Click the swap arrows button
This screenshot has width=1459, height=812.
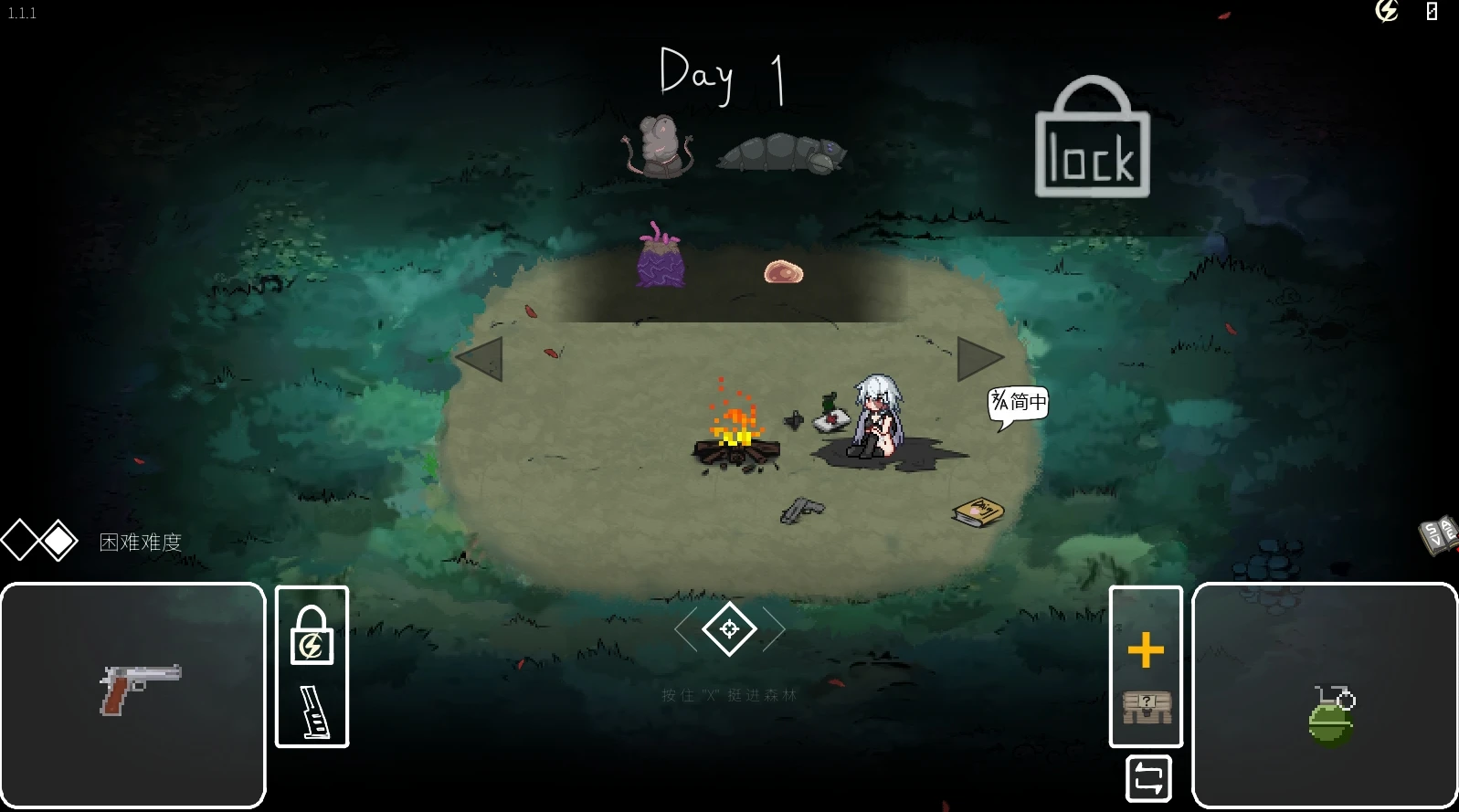1148,779
